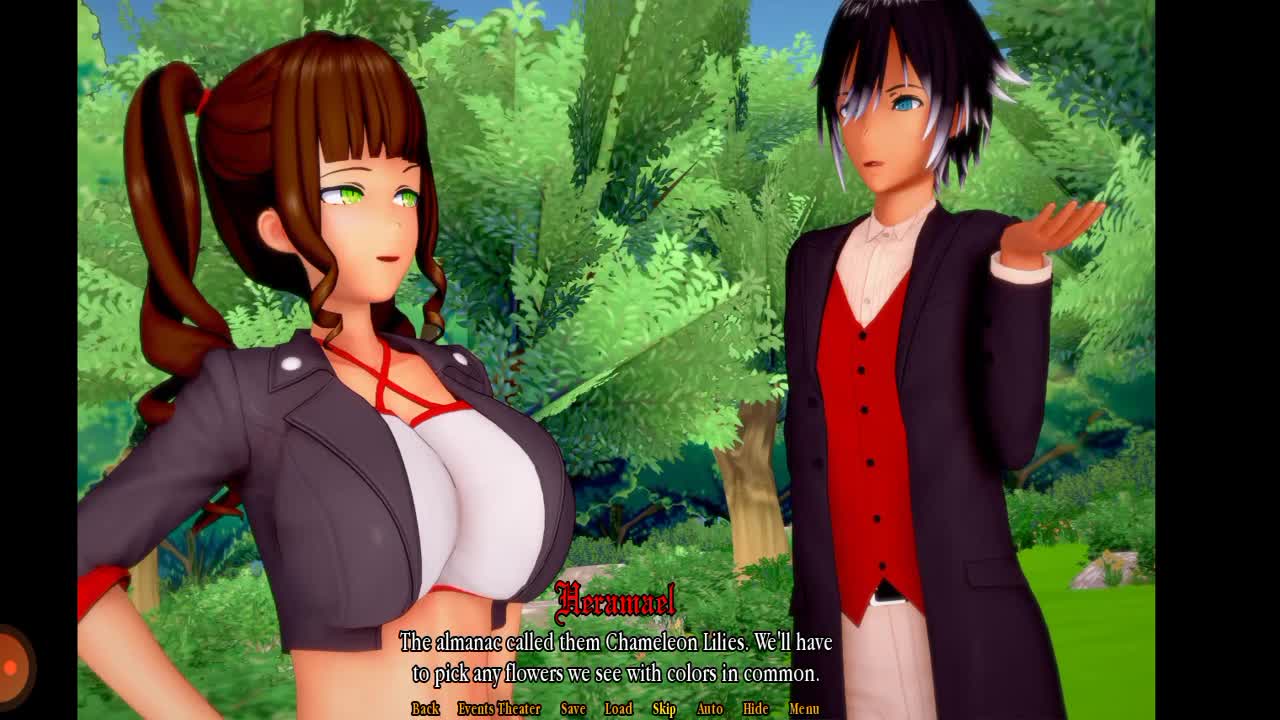Activate Skip to fast-forward dialogue
The width and height of the screenshot is (1280, 720).
(x=664, y=709)
